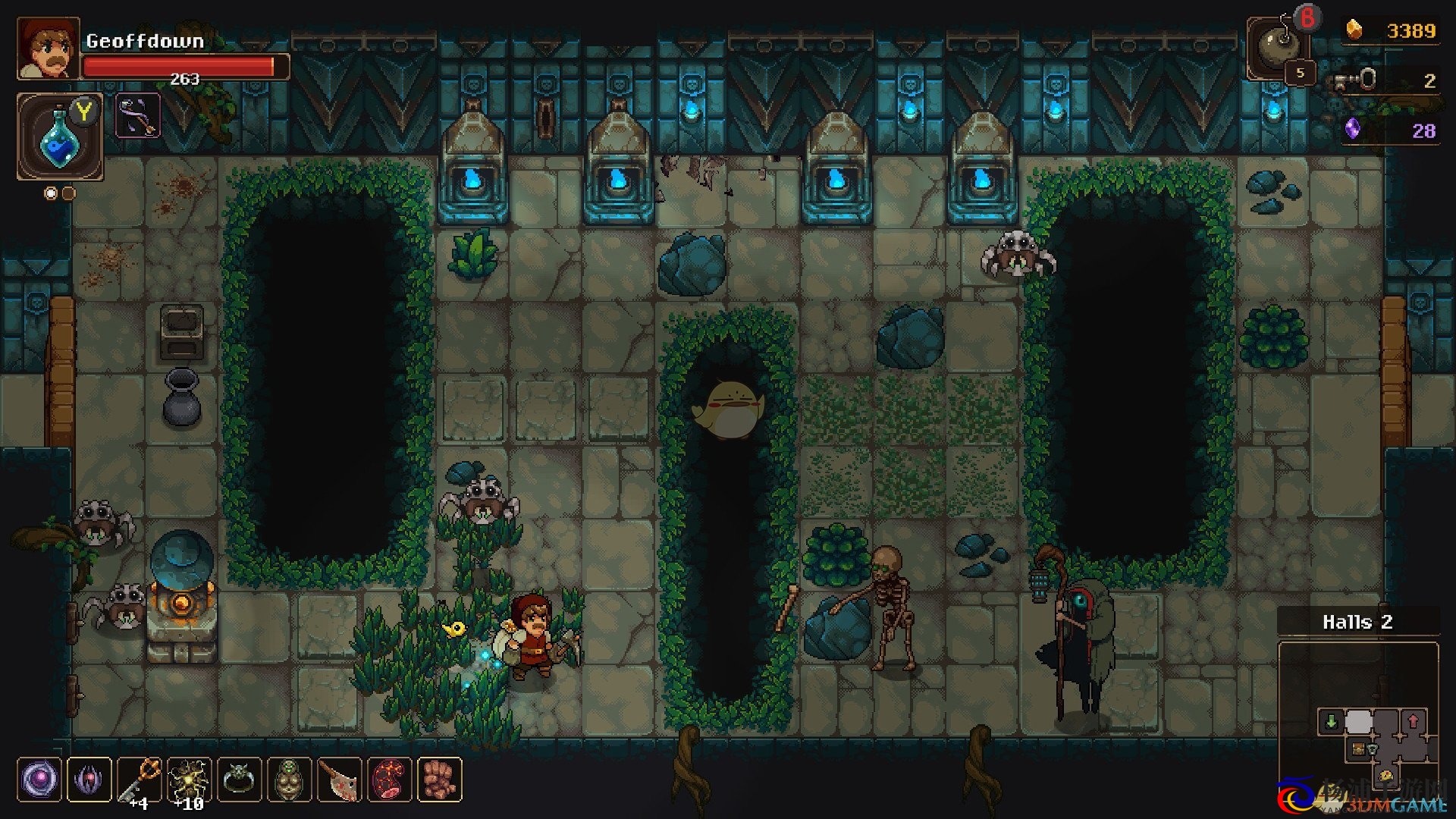Select the purple orb relic
This screenshot has height=819, width=1456.
(39, 780)
